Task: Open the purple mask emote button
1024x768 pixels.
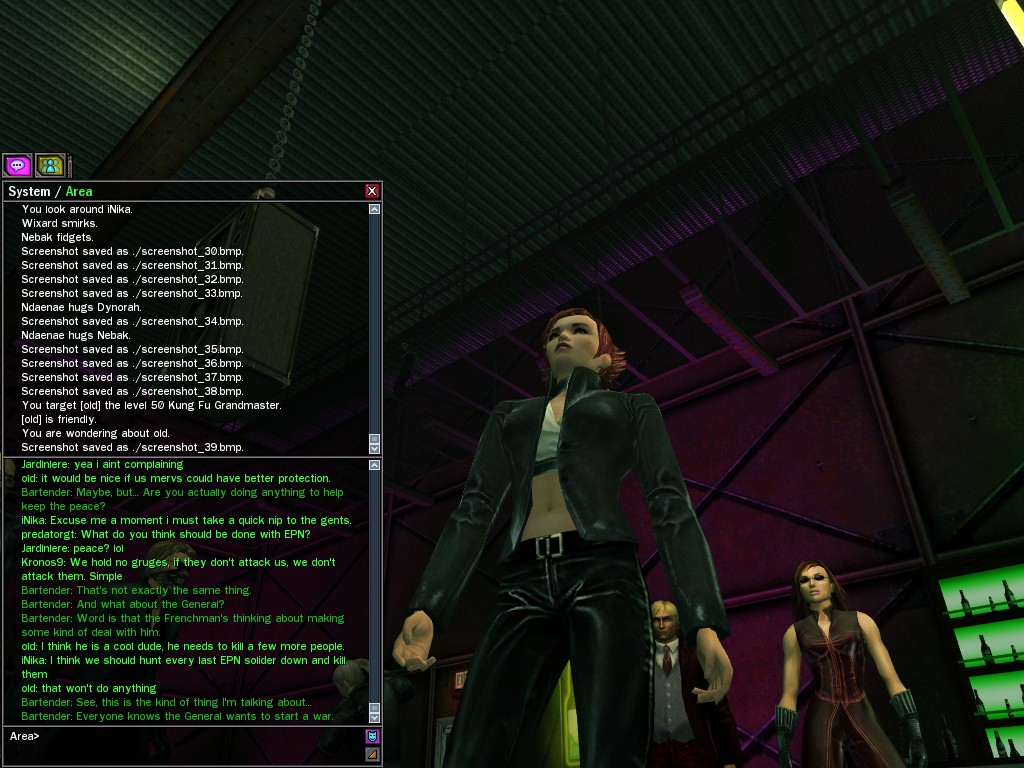Action: coord(372,736)
